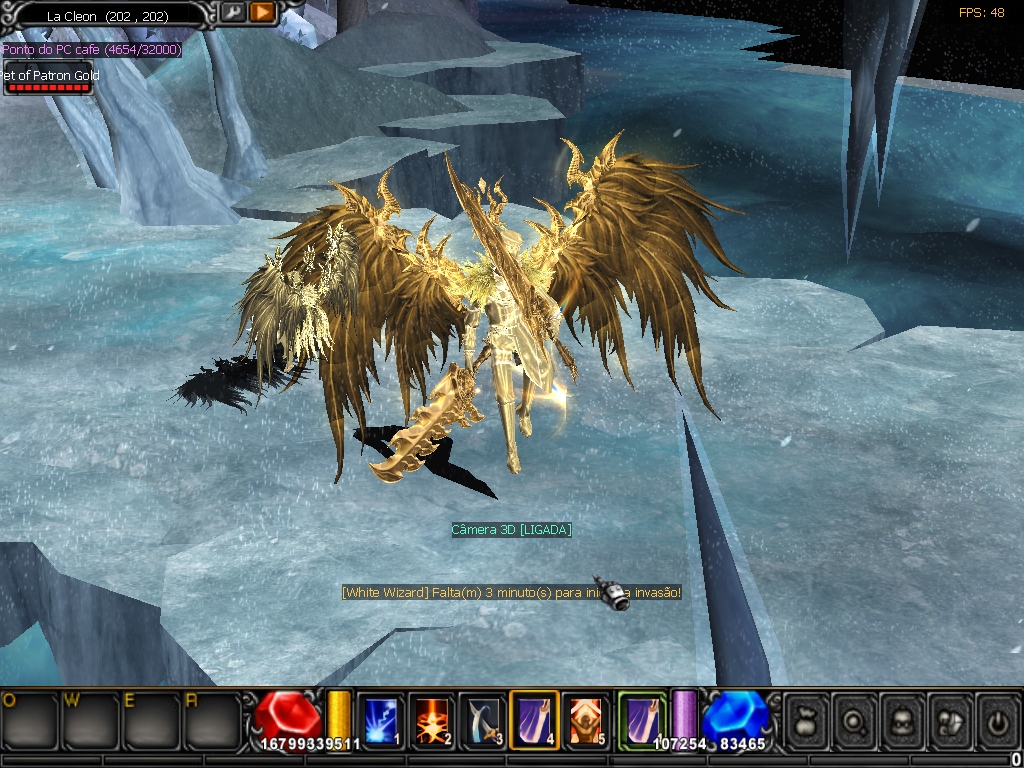Trigger the highlighted purple skill in slot 4

pyautogui.click(x=534, y=720)
